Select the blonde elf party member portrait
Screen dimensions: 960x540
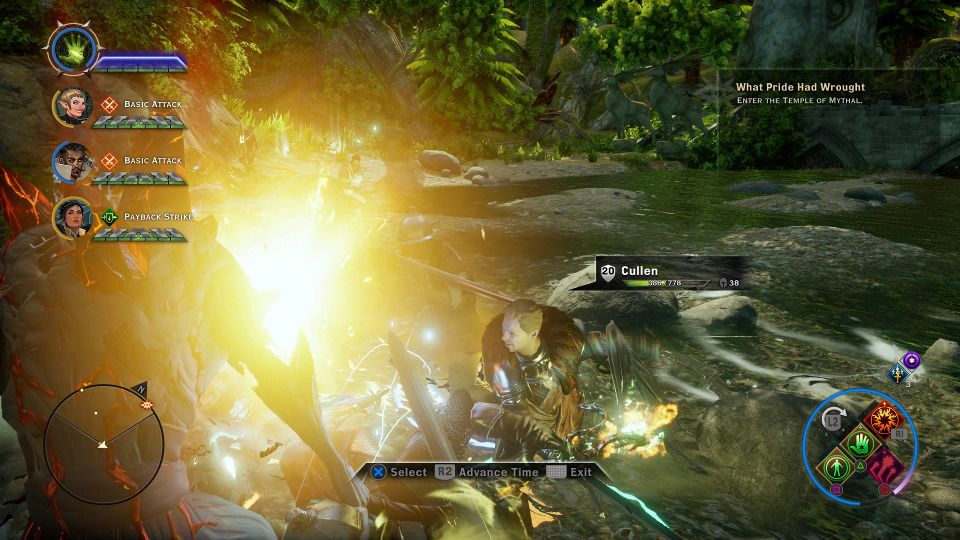point(73,108)
